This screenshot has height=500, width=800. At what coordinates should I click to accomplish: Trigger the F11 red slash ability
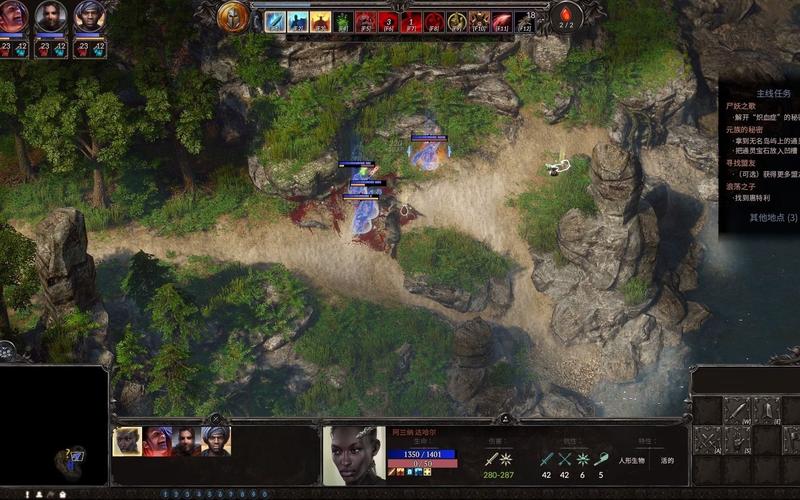[501, 22]
